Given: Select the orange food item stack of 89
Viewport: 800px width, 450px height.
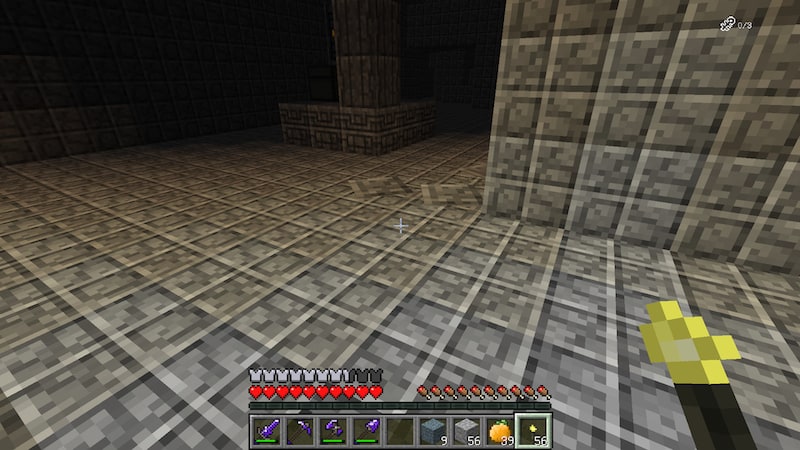Looking at the screenshot, I should point(498,431).
